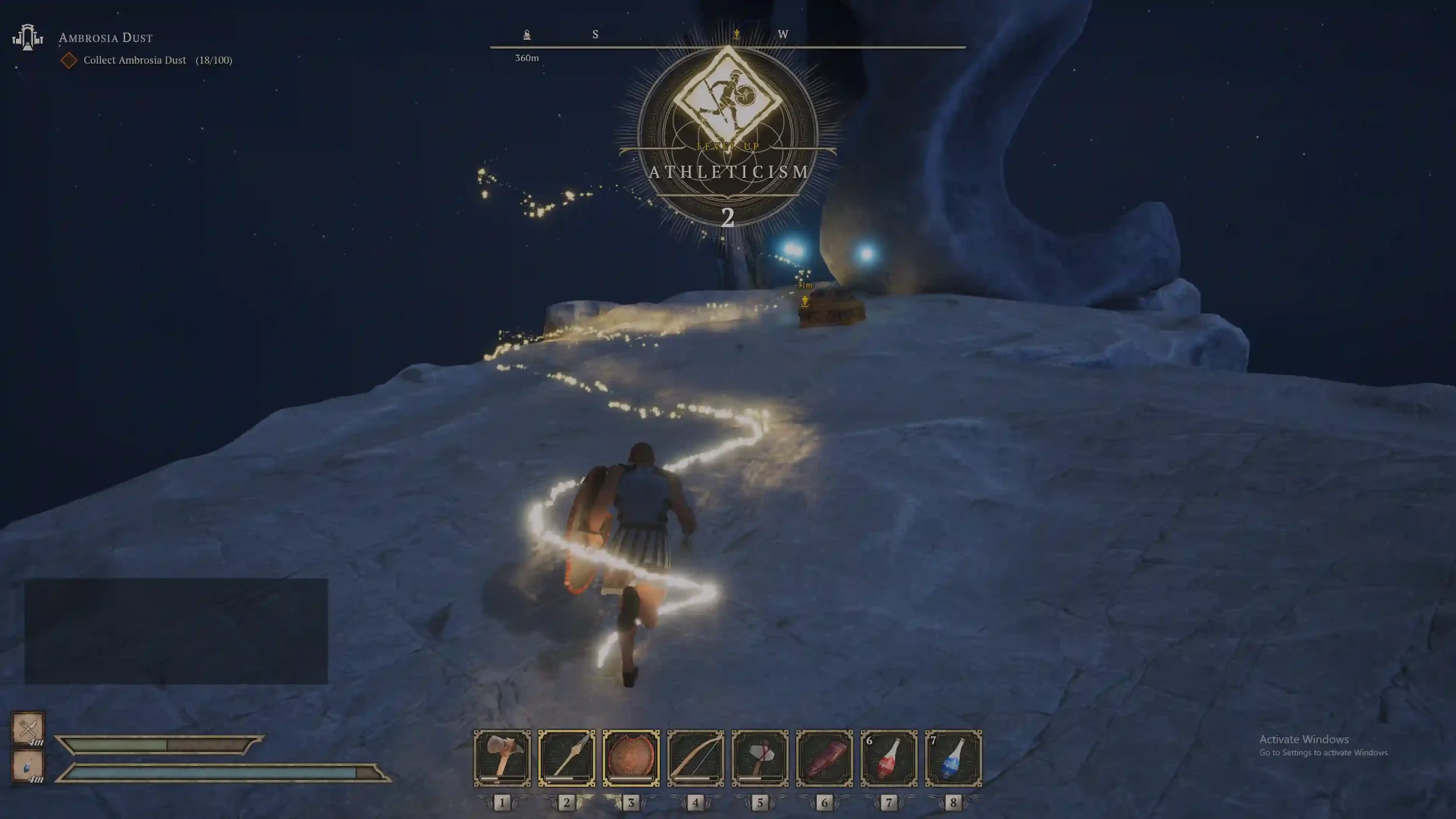Use the blue potion flask slot

pos(953,758)
